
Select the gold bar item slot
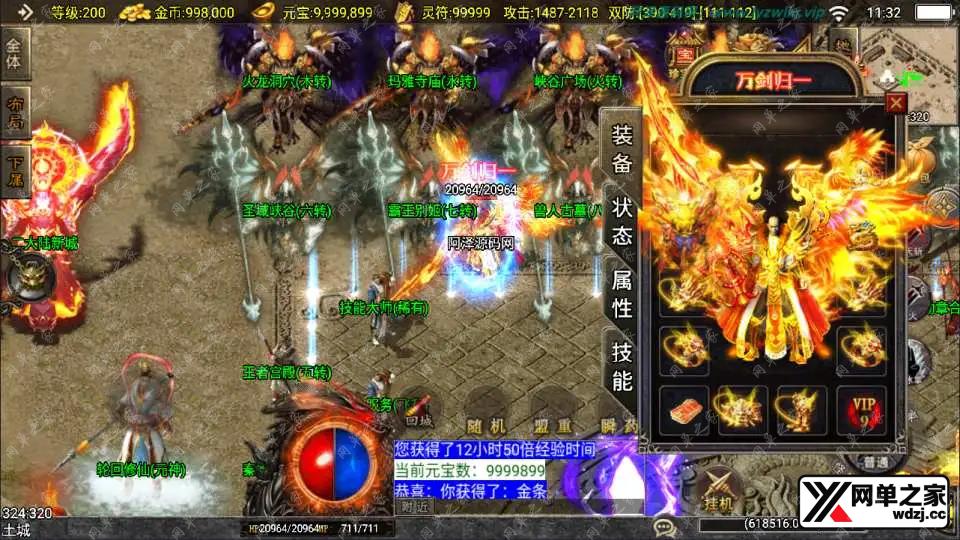[685, 411]
